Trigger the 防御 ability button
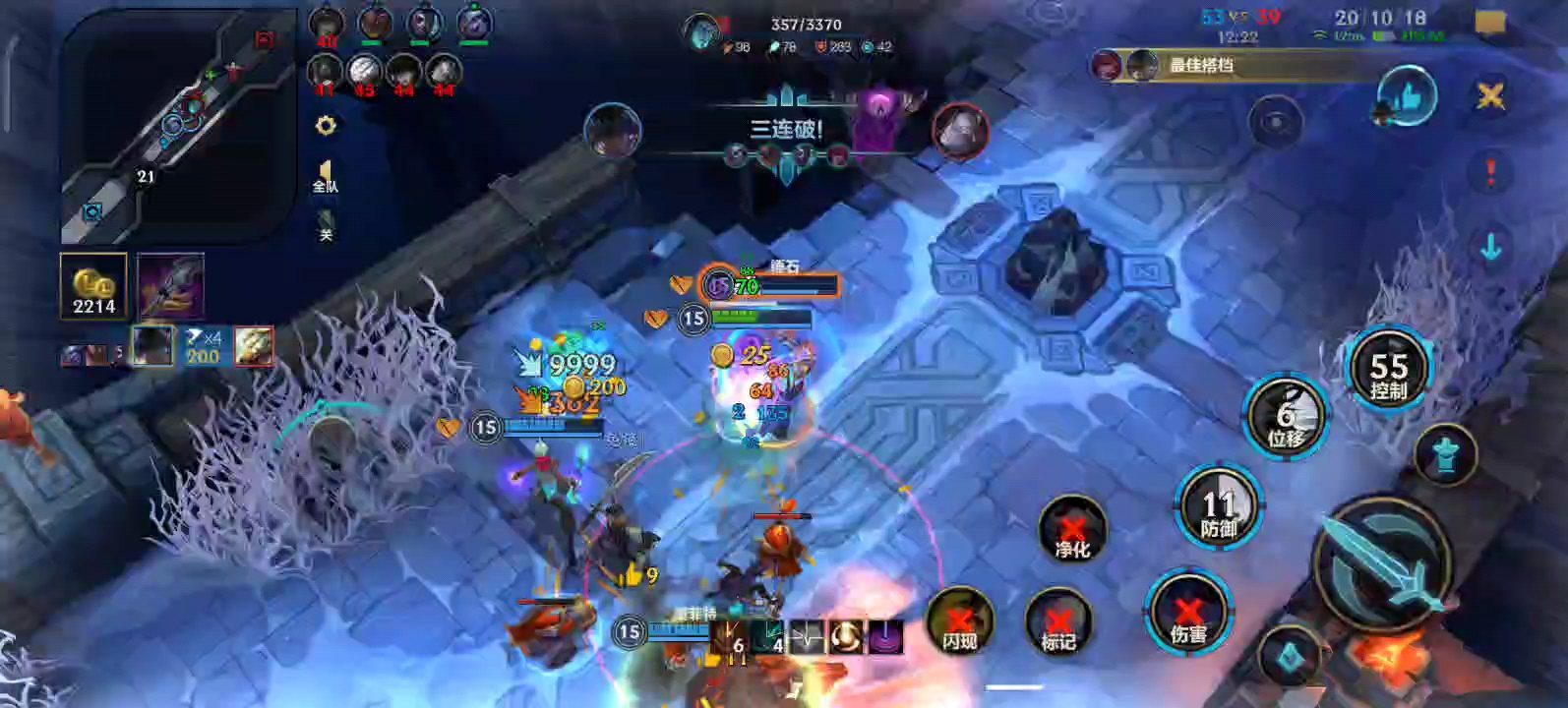The height and width of the screenshot is (708, 1568). click(1218, 508)
